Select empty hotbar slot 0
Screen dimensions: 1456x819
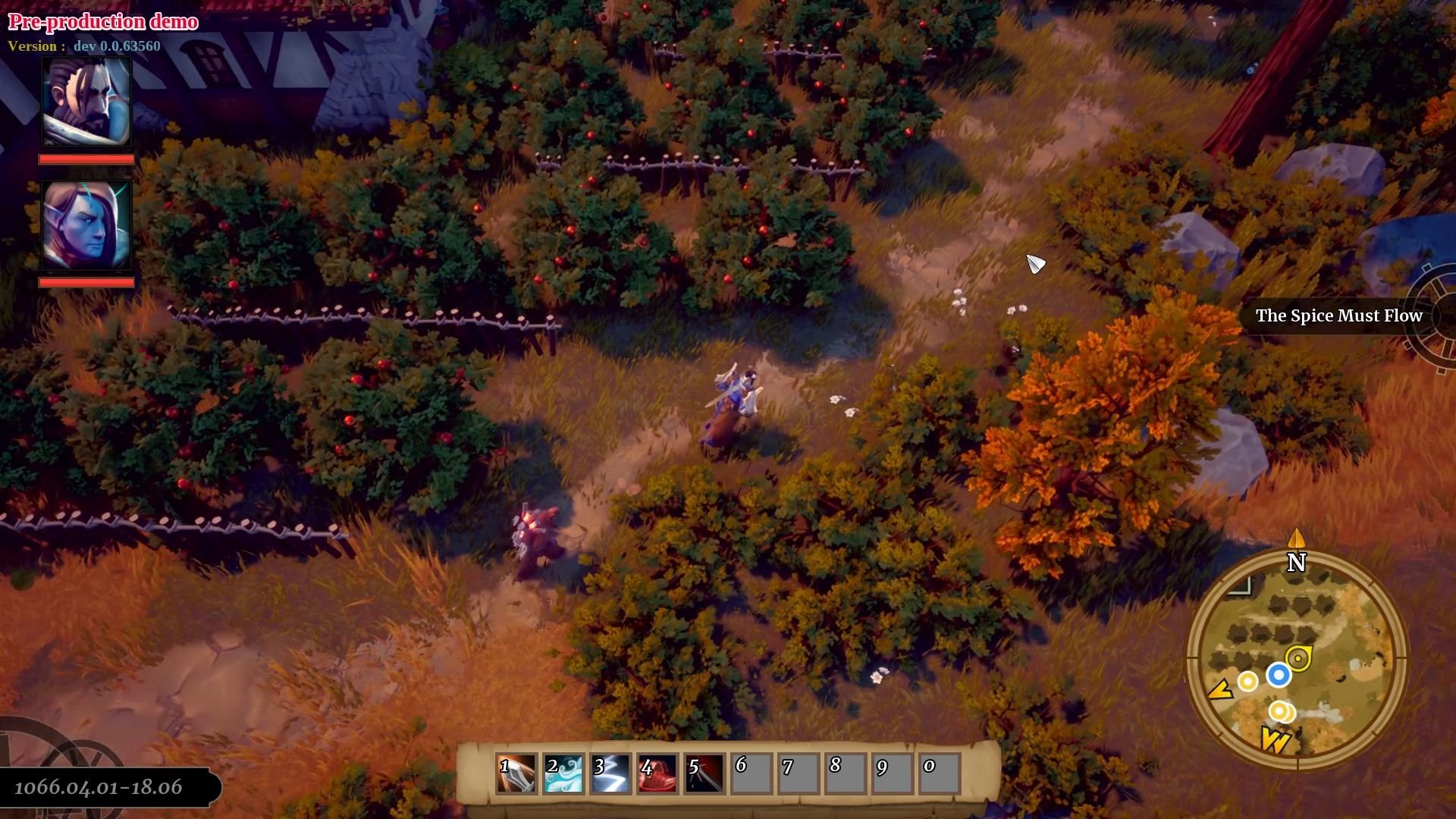pos(938,773)
